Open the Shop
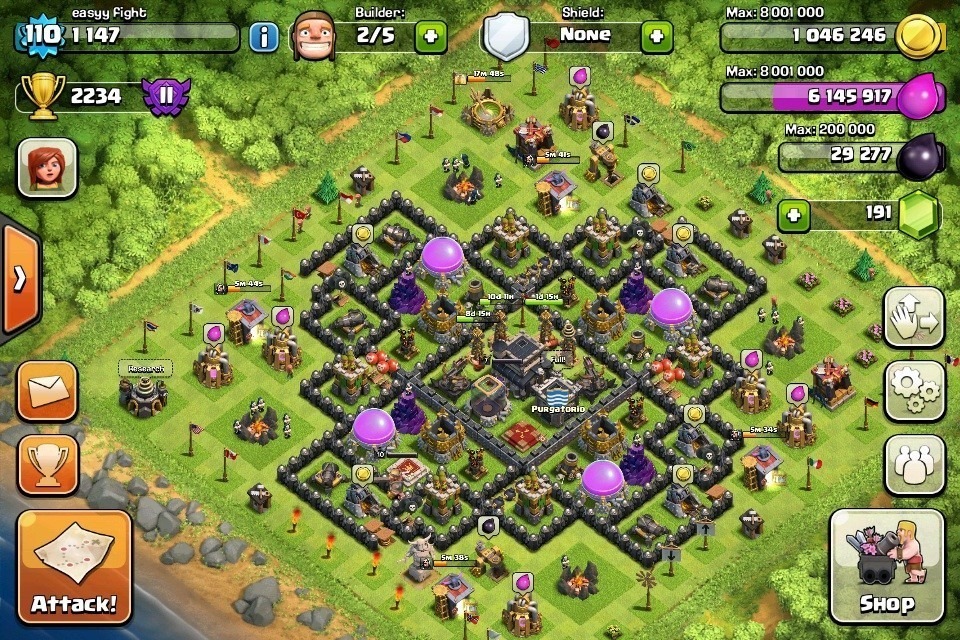 [x=887, y=566]
